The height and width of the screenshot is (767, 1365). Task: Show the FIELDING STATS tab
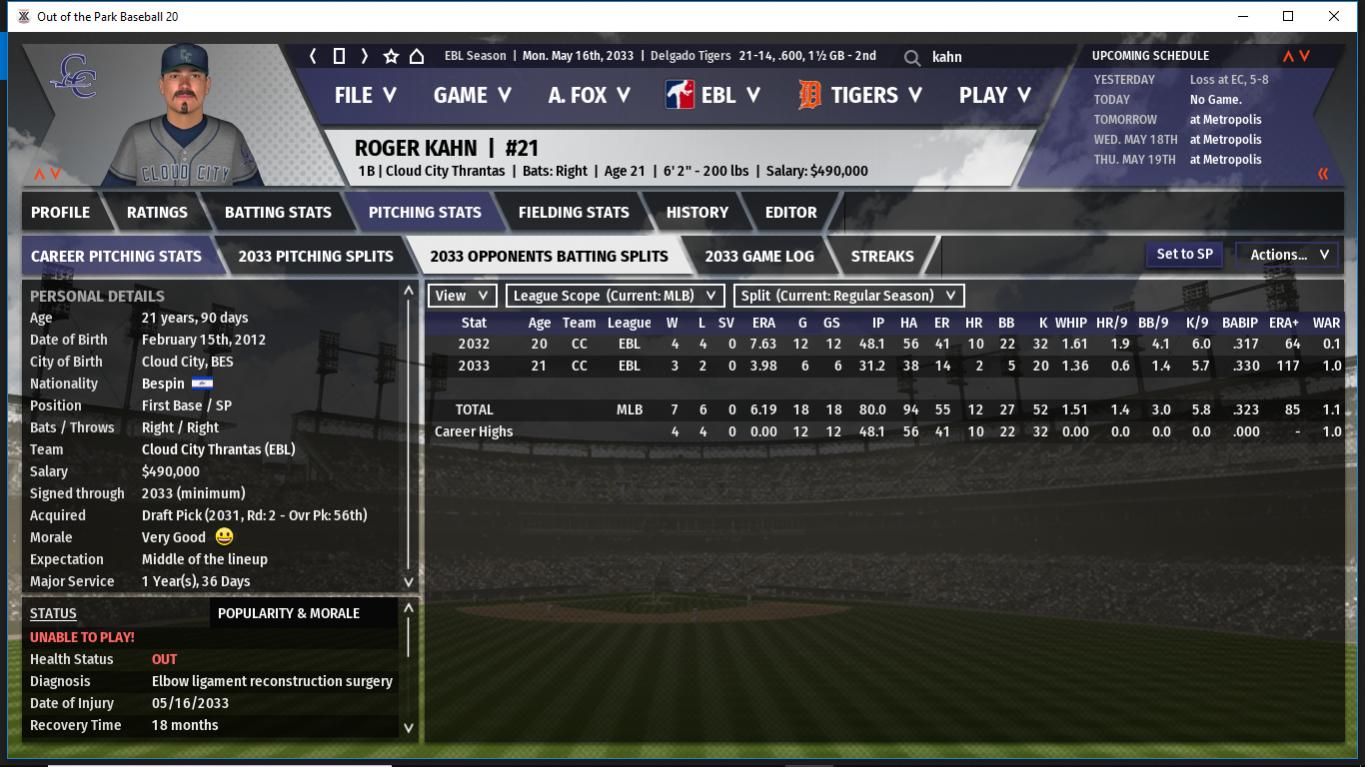(573, 212)
